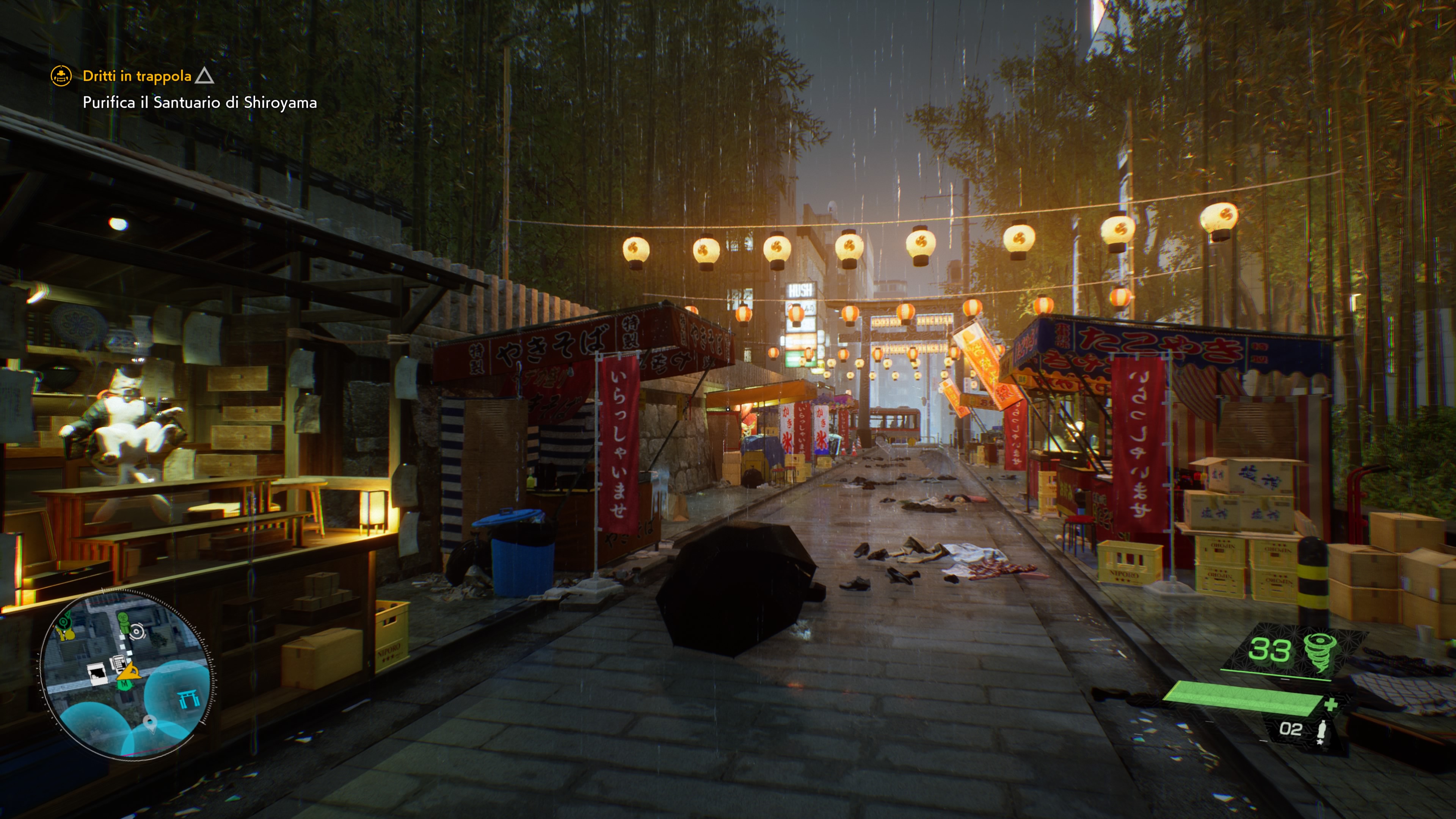
Task: Click the mission badge icon beside the quest title
Action: click(61, 75)
